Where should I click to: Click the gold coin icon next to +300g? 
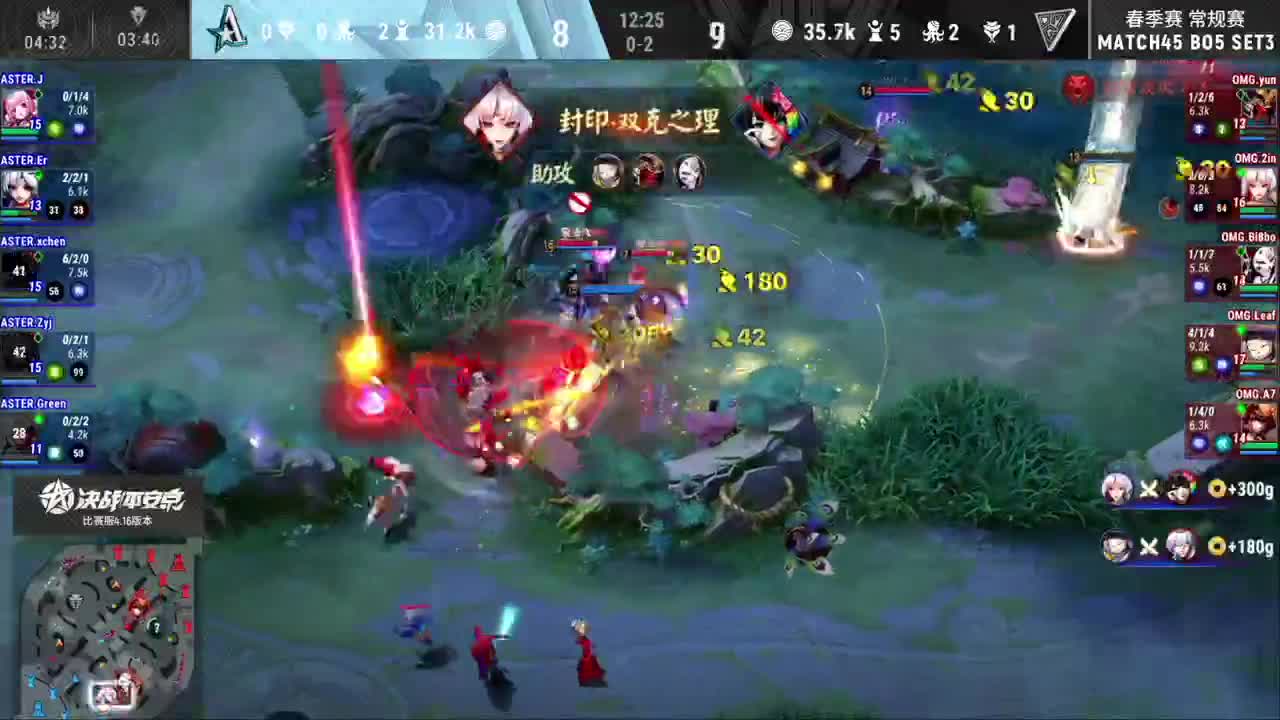point(1215,491)
